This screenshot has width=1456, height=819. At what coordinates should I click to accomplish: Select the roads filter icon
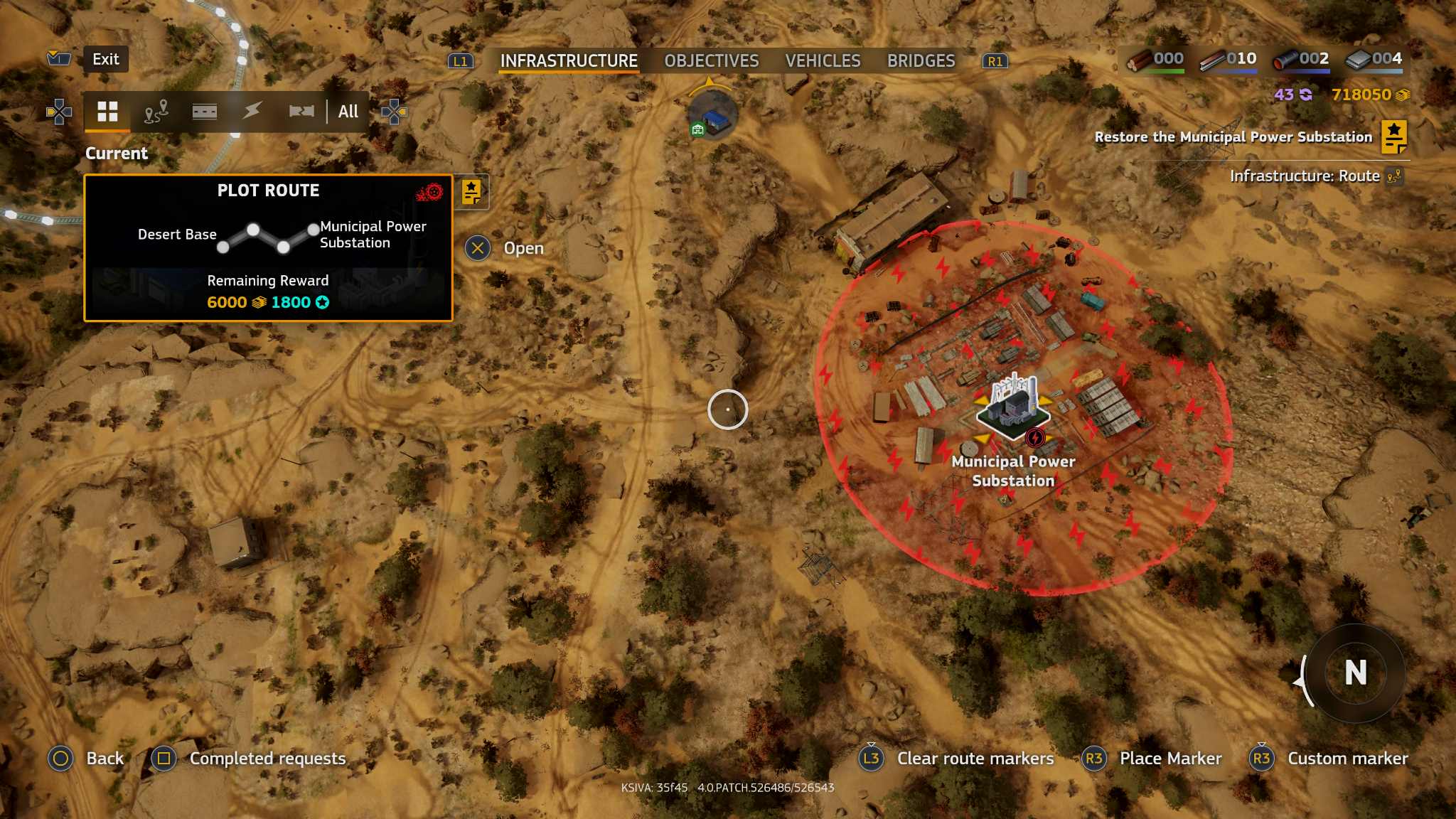pos(205,111)
